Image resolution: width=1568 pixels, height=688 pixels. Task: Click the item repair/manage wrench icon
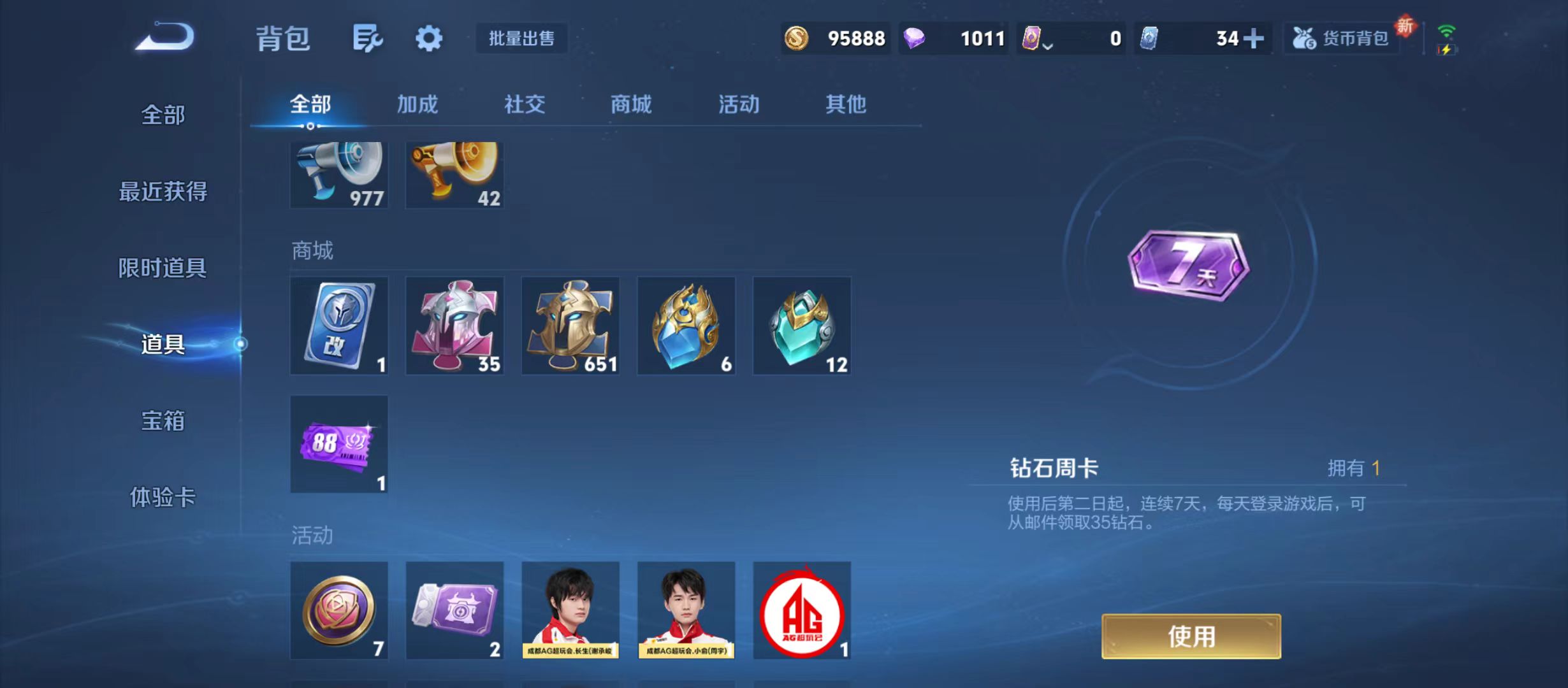[367, 39]
